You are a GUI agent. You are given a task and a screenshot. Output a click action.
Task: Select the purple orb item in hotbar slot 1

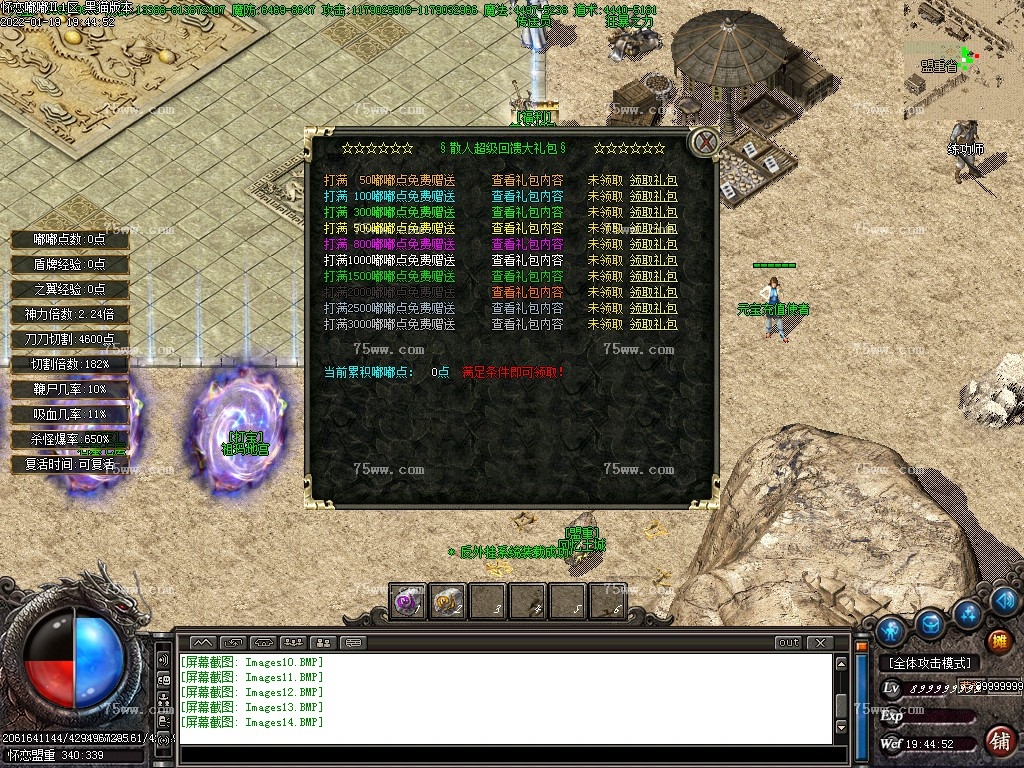click(407, 602)
